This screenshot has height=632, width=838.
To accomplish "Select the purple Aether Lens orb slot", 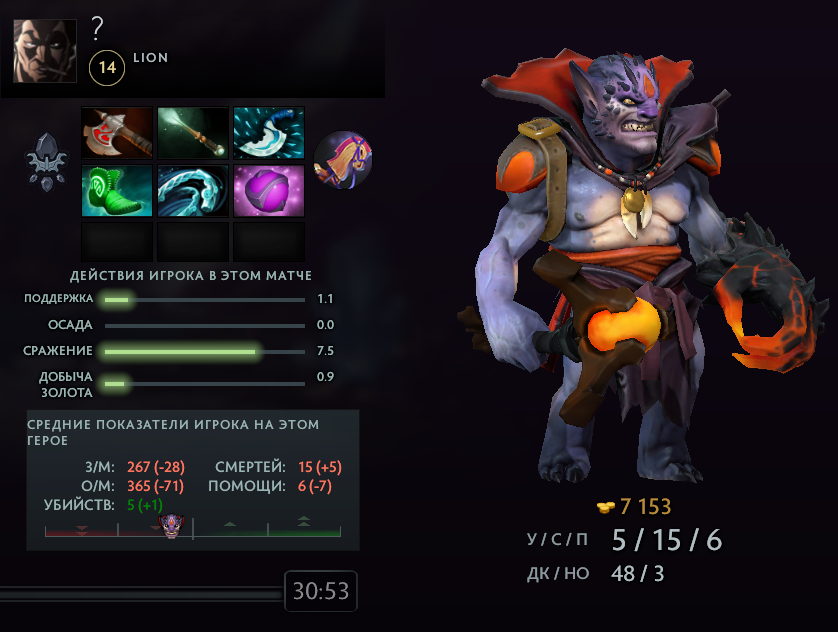I will coord(269,190).
